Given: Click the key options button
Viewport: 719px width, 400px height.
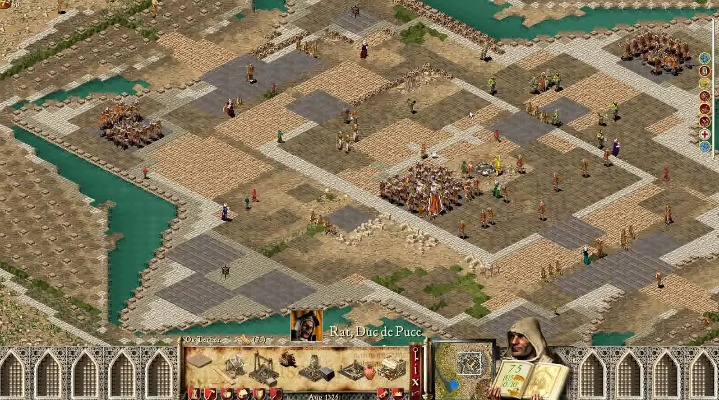Looking at the screenshot, I should (x=416, y=353).
